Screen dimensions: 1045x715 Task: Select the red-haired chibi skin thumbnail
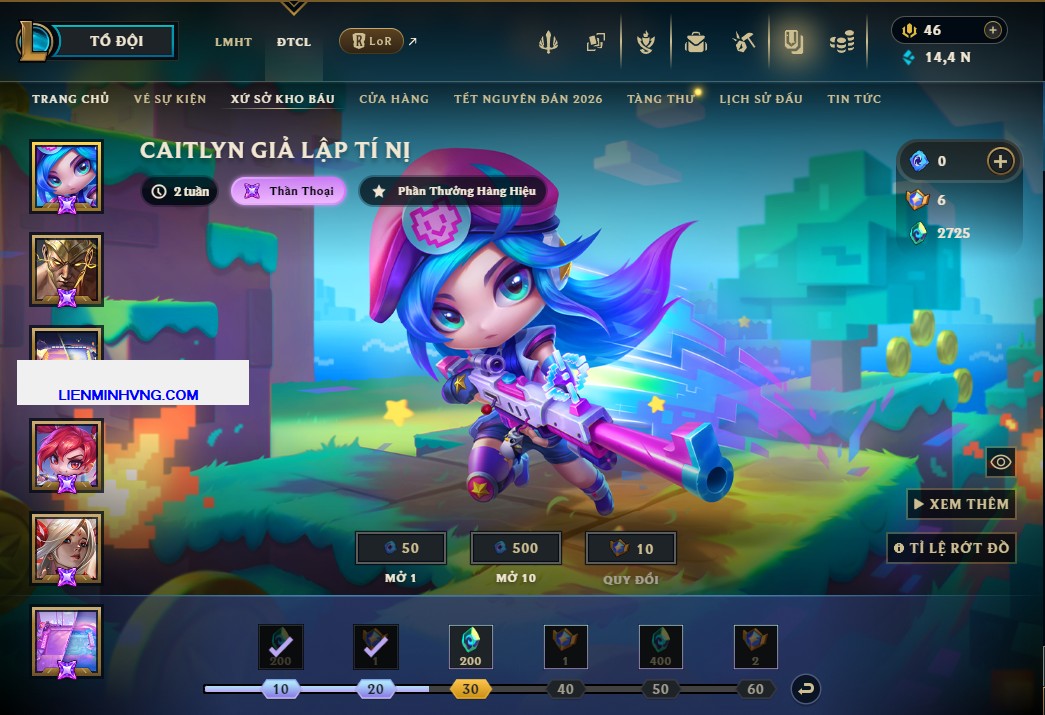tap(67, 455)
